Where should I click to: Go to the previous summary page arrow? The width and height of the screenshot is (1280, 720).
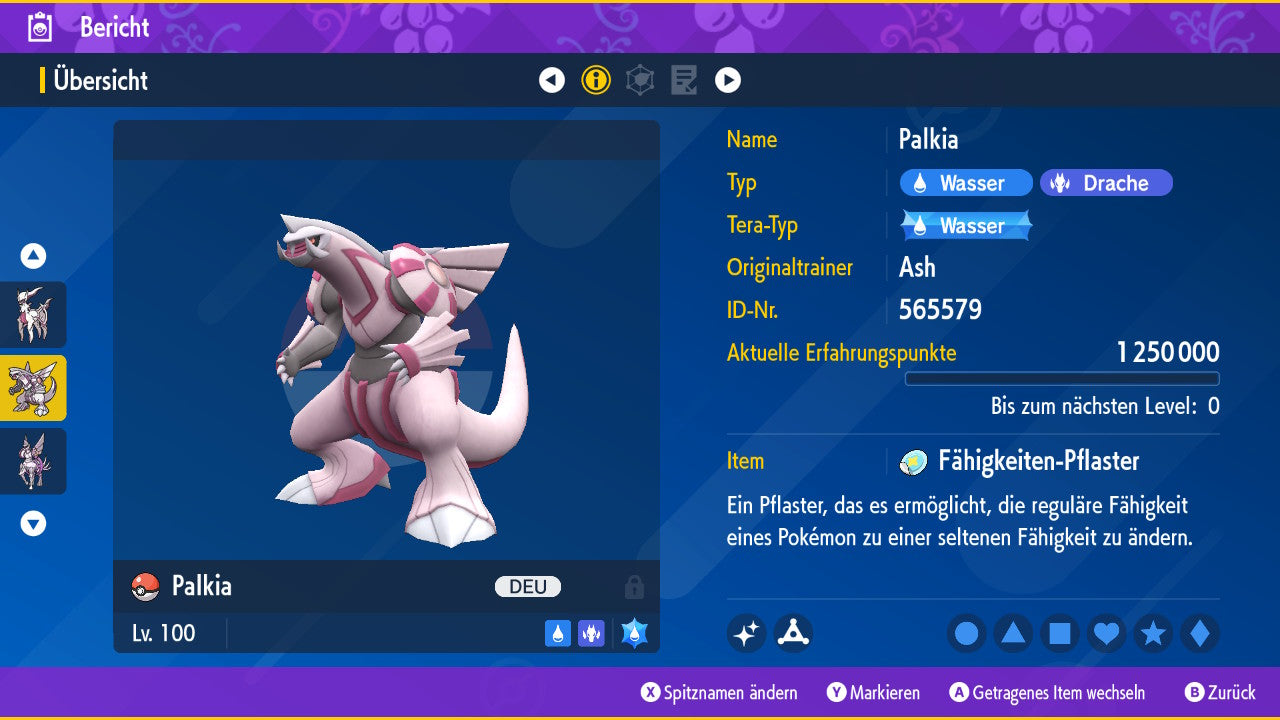tap(552, 80)
